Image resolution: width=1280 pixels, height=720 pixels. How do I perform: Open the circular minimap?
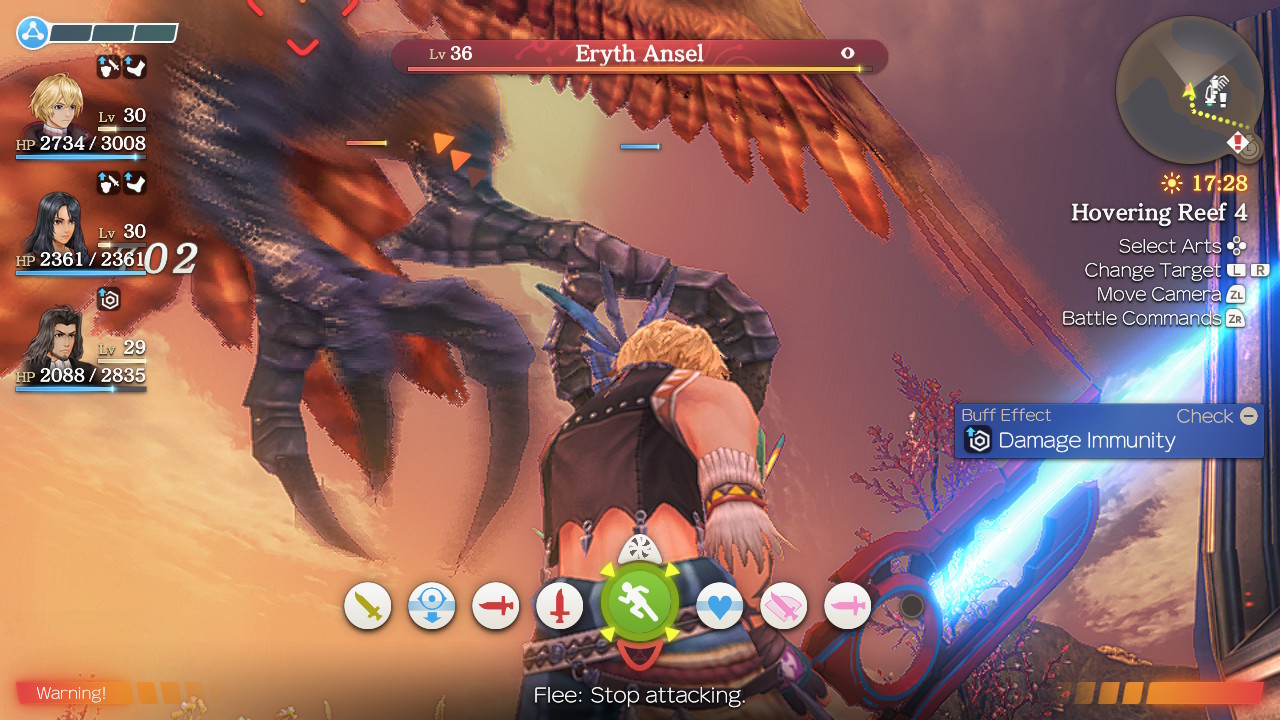[1188, 90]
